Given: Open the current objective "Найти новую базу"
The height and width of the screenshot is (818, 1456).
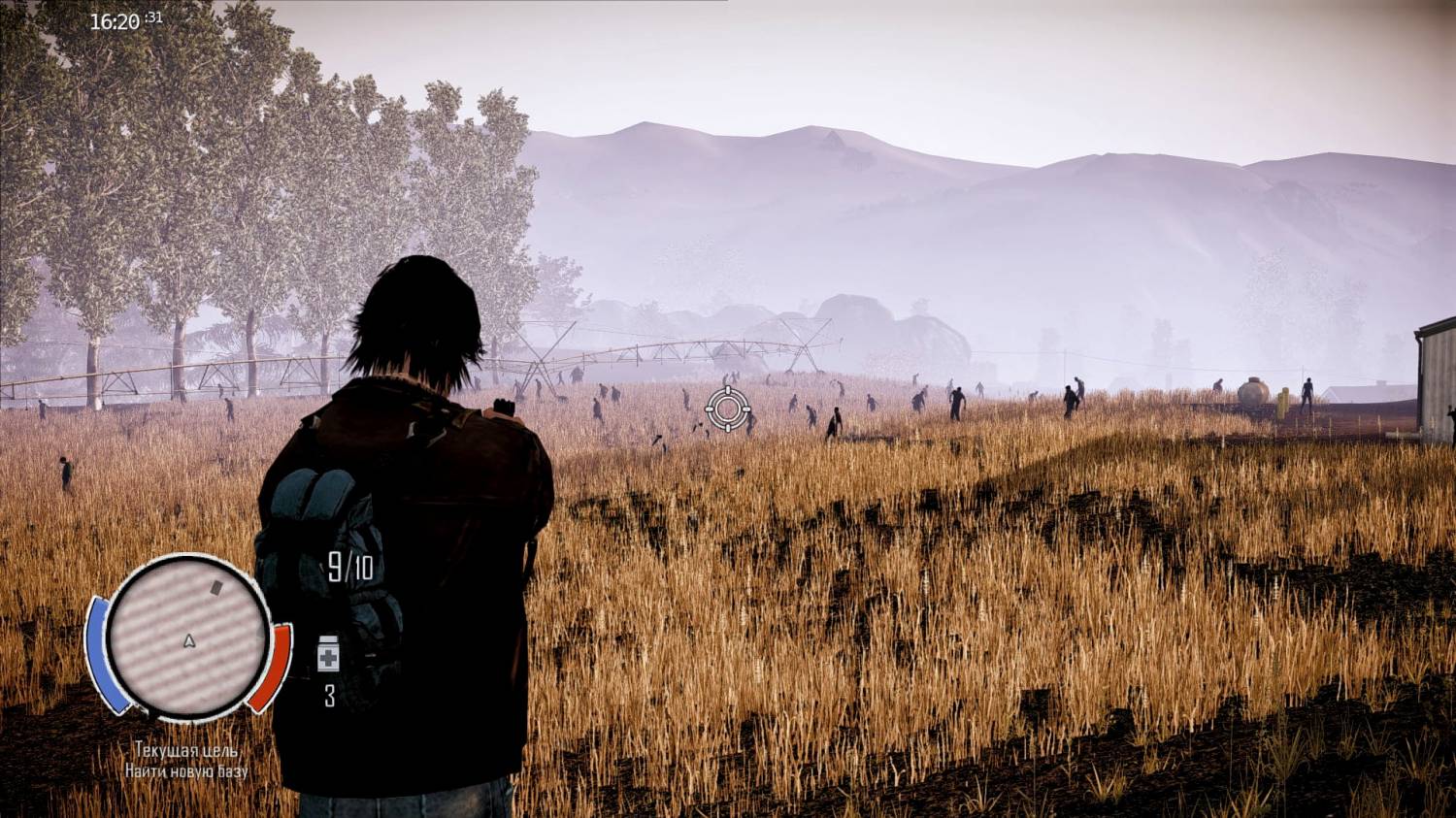Looking at the screenshot, I should [x=186, y=770].
